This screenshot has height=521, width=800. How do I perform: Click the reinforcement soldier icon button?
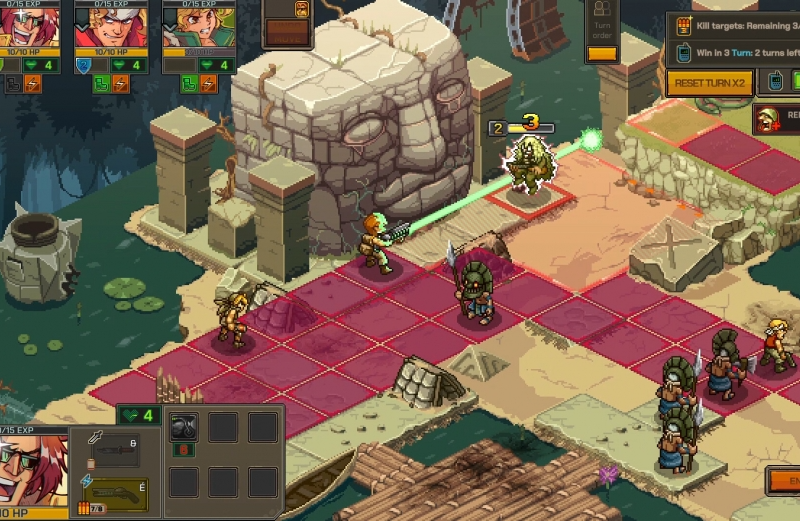pyautogui.click(x=768, y=119)
